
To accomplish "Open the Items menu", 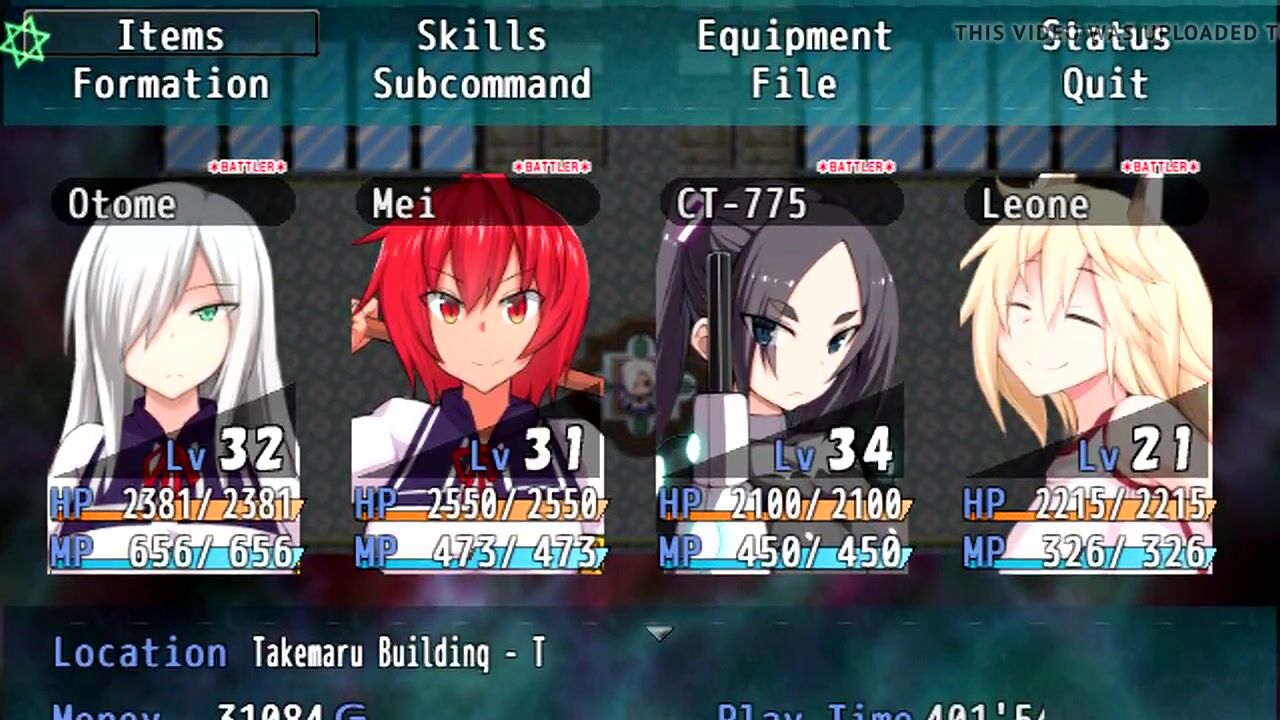I will 171,35.
